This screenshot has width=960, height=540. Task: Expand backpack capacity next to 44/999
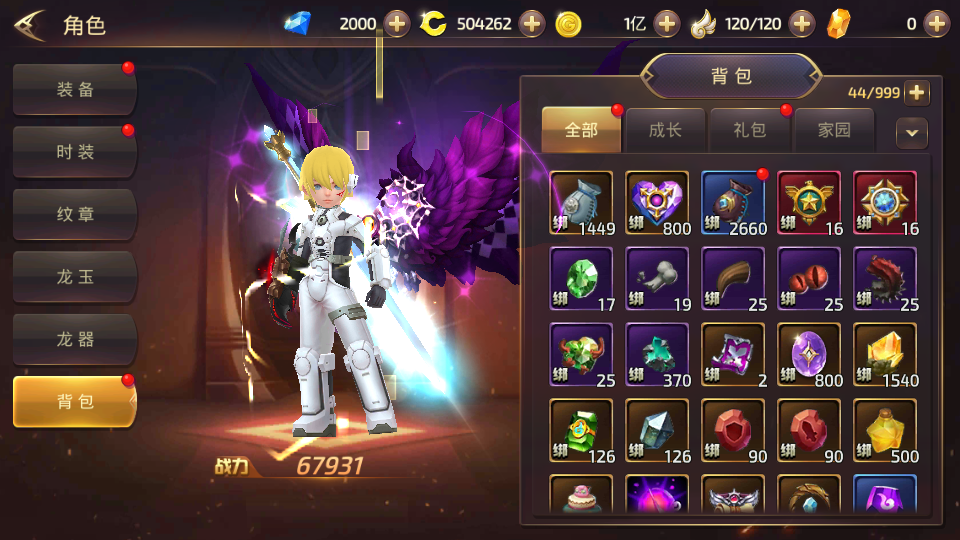(916, 93)
